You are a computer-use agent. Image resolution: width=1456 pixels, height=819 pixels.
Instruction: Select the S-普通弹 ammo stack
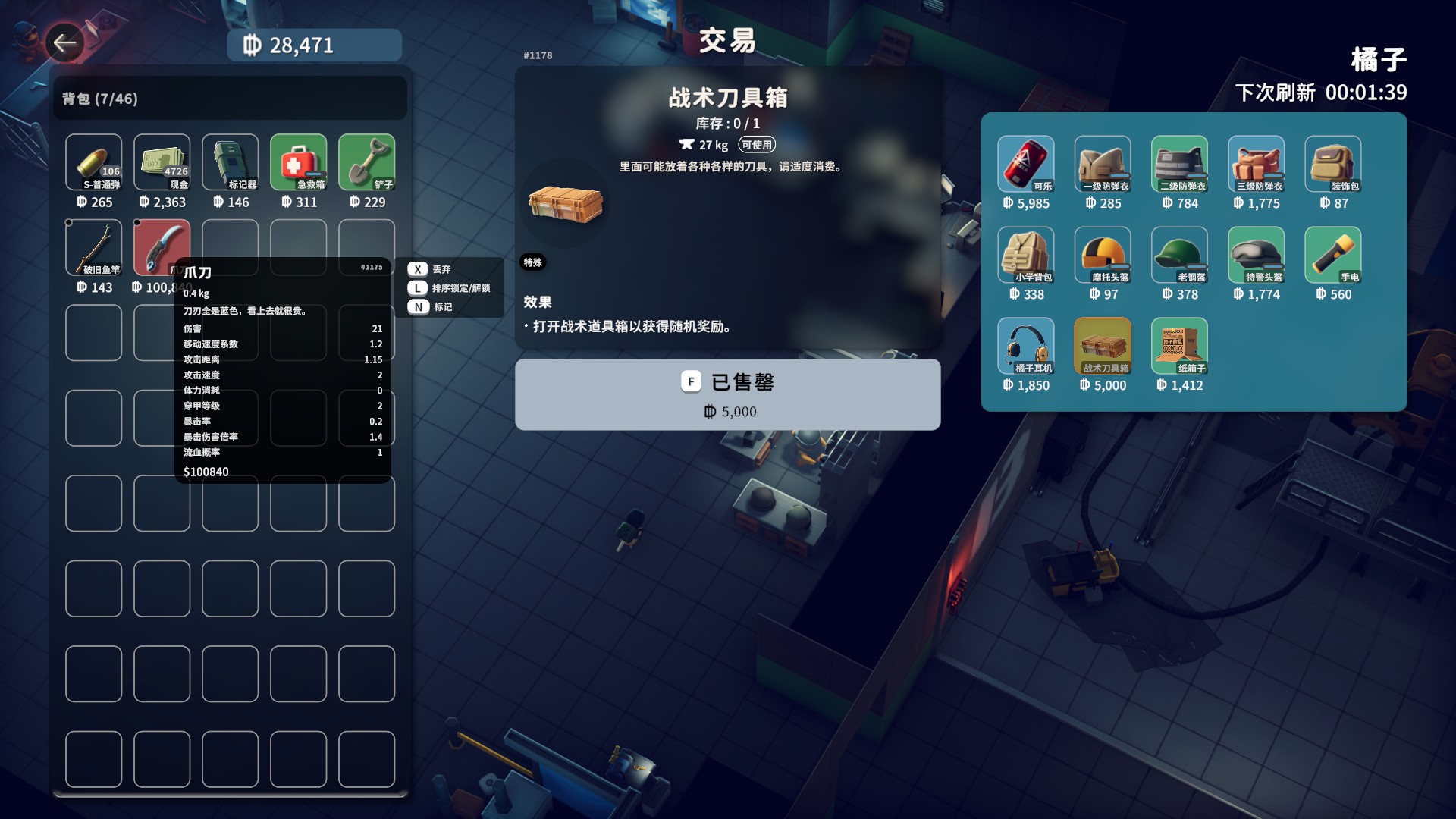click(93, 163)
